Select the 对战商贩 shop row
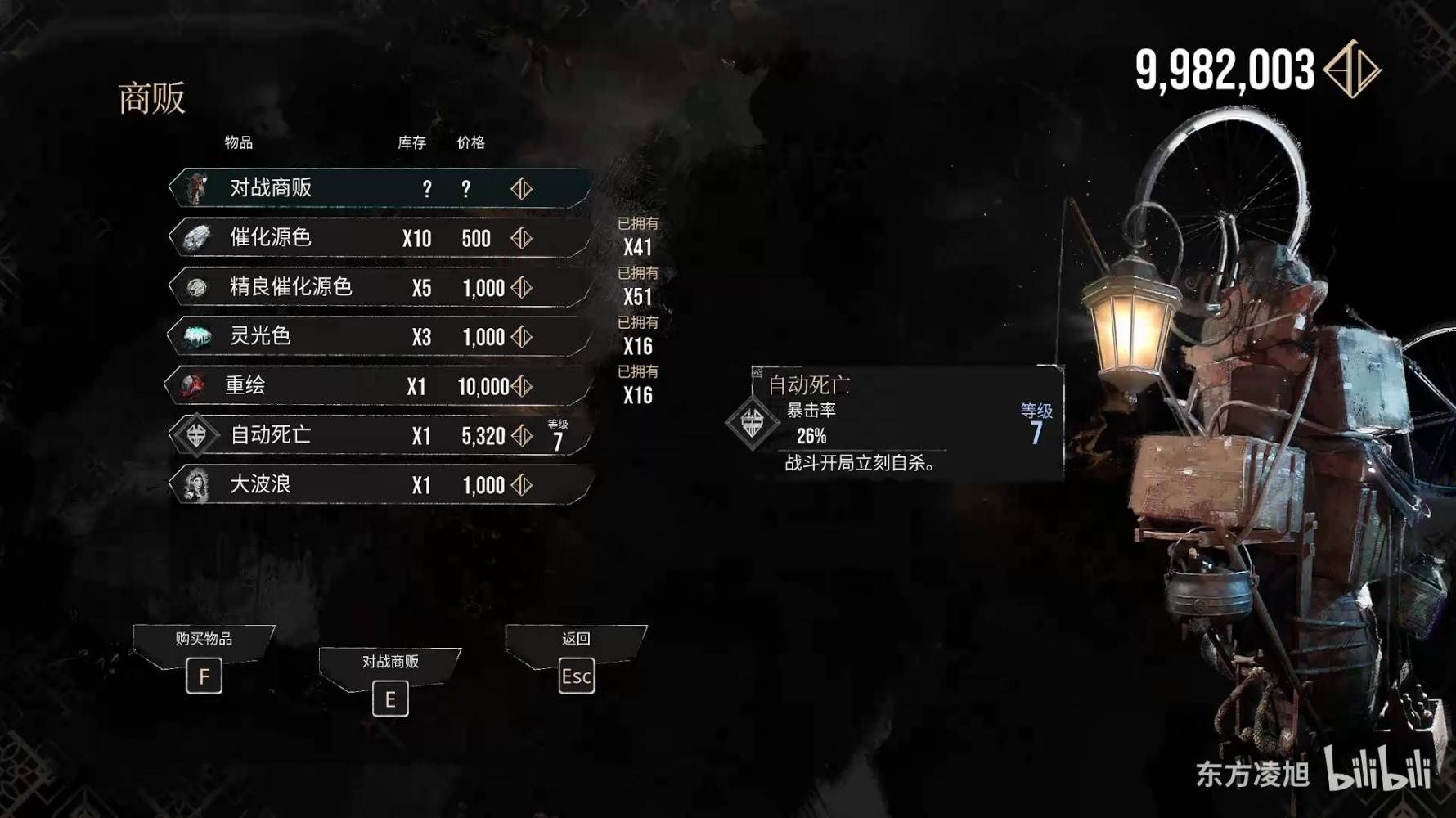The width and height of the screenshot is (1456, 818). pos(380,188)
